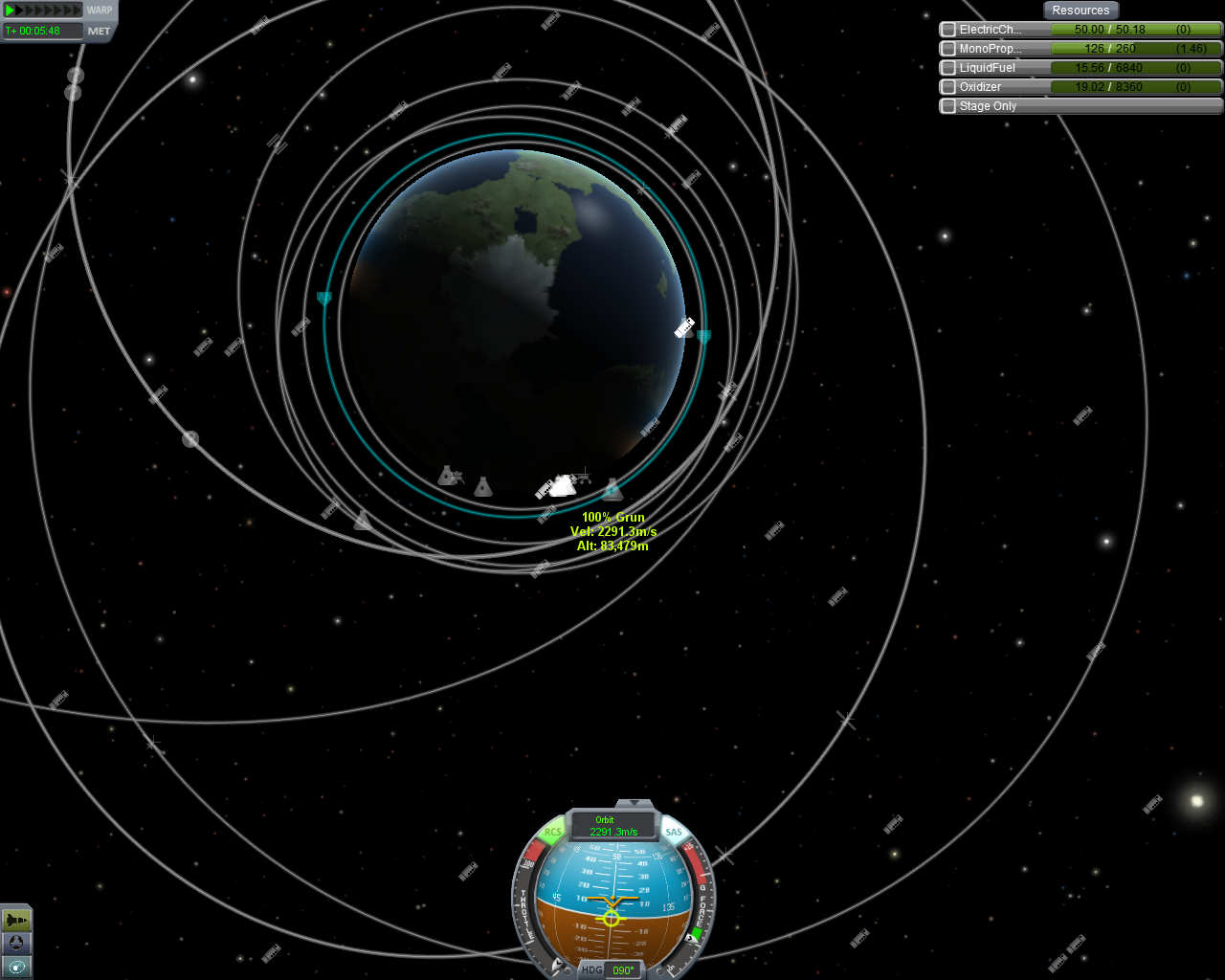Enable the Stage Only checkbox

click(x=948, y=106)
